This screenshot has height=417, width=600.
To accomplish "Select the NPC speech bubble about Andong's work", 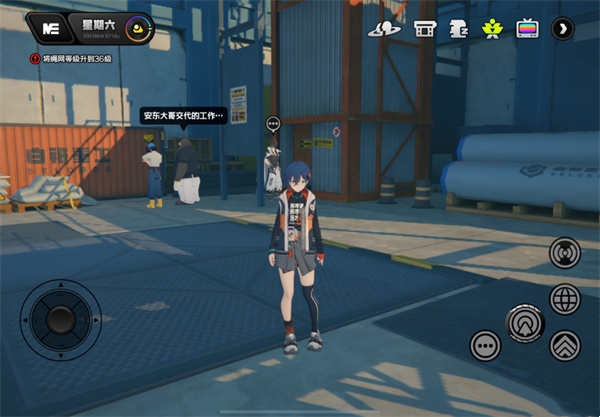I will [183, 115].
